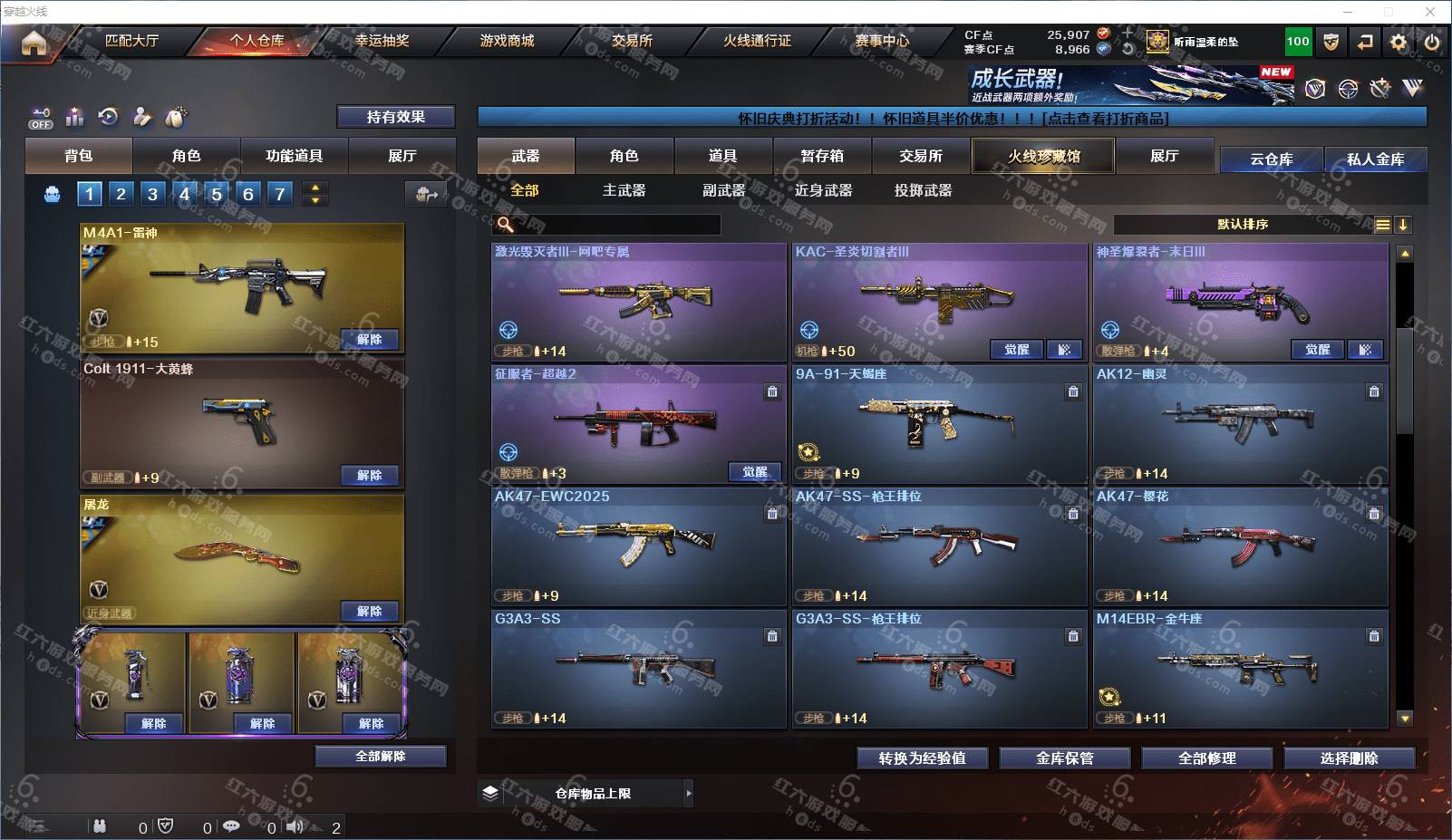
Task: Select backpack preset number 3
Action: coord(152,193)
